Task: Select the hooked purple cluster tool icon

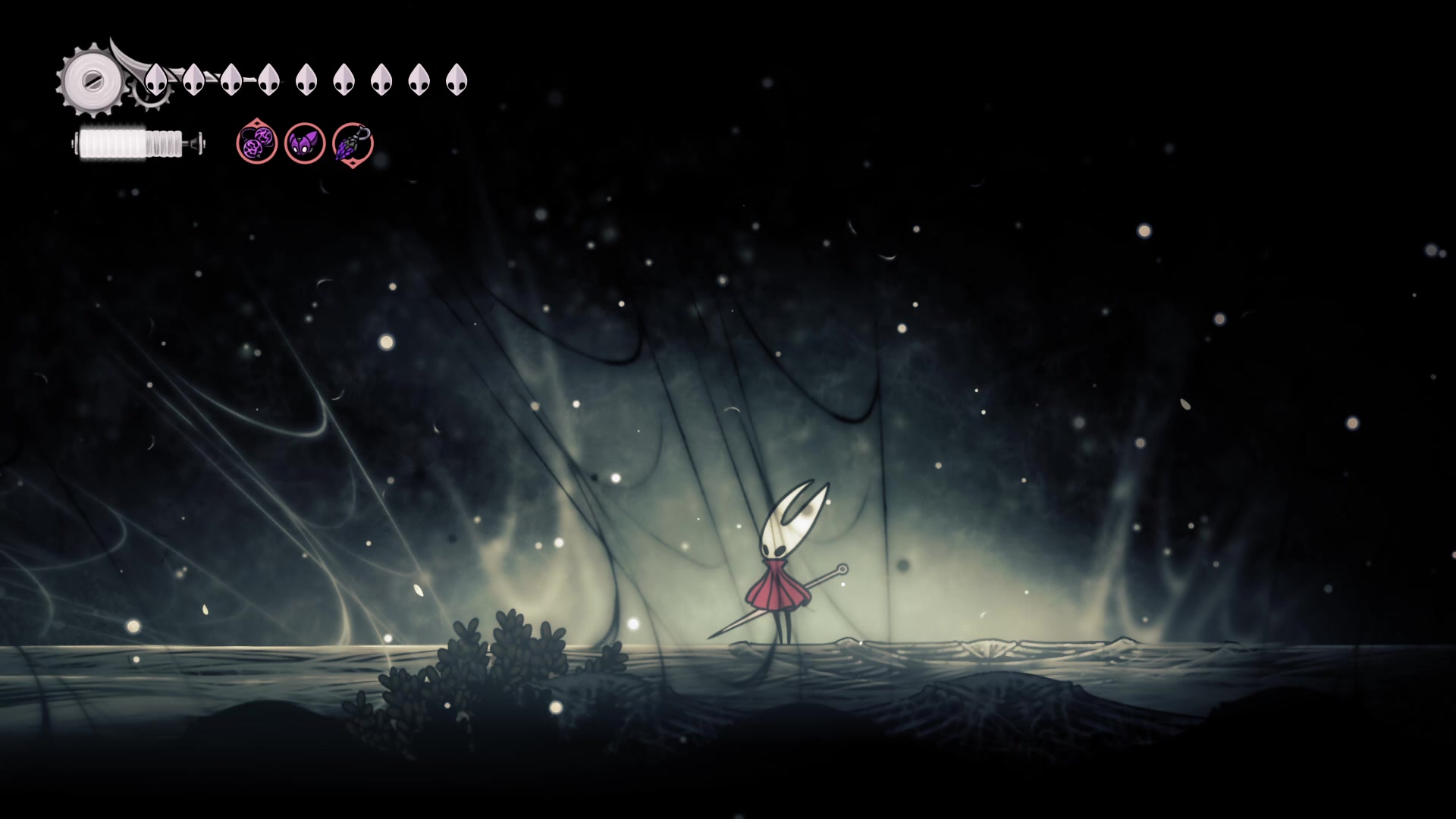Action: coord(353,143)
